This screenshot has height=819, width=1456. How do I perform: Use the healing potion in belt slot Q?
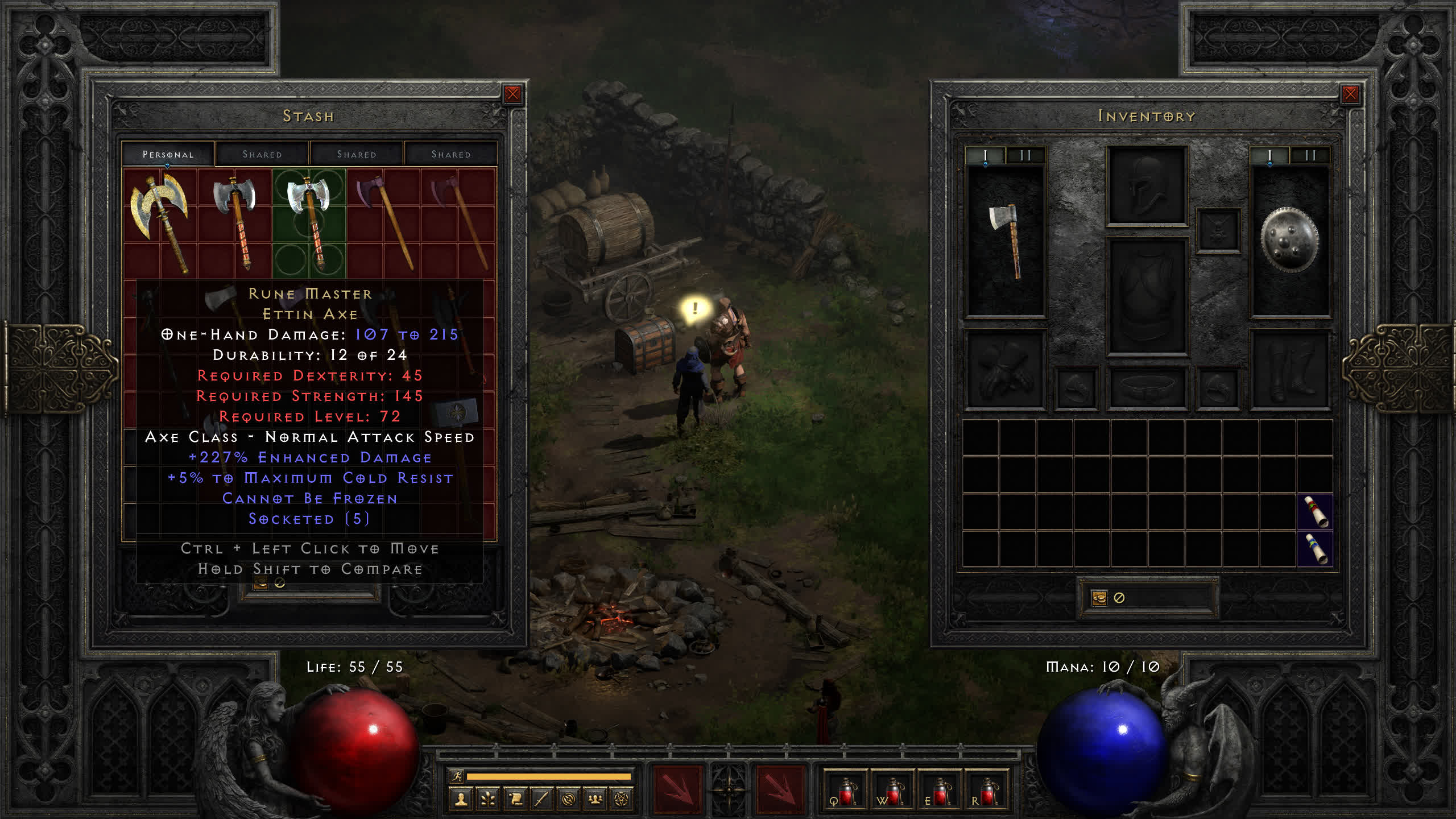point(845,791)
